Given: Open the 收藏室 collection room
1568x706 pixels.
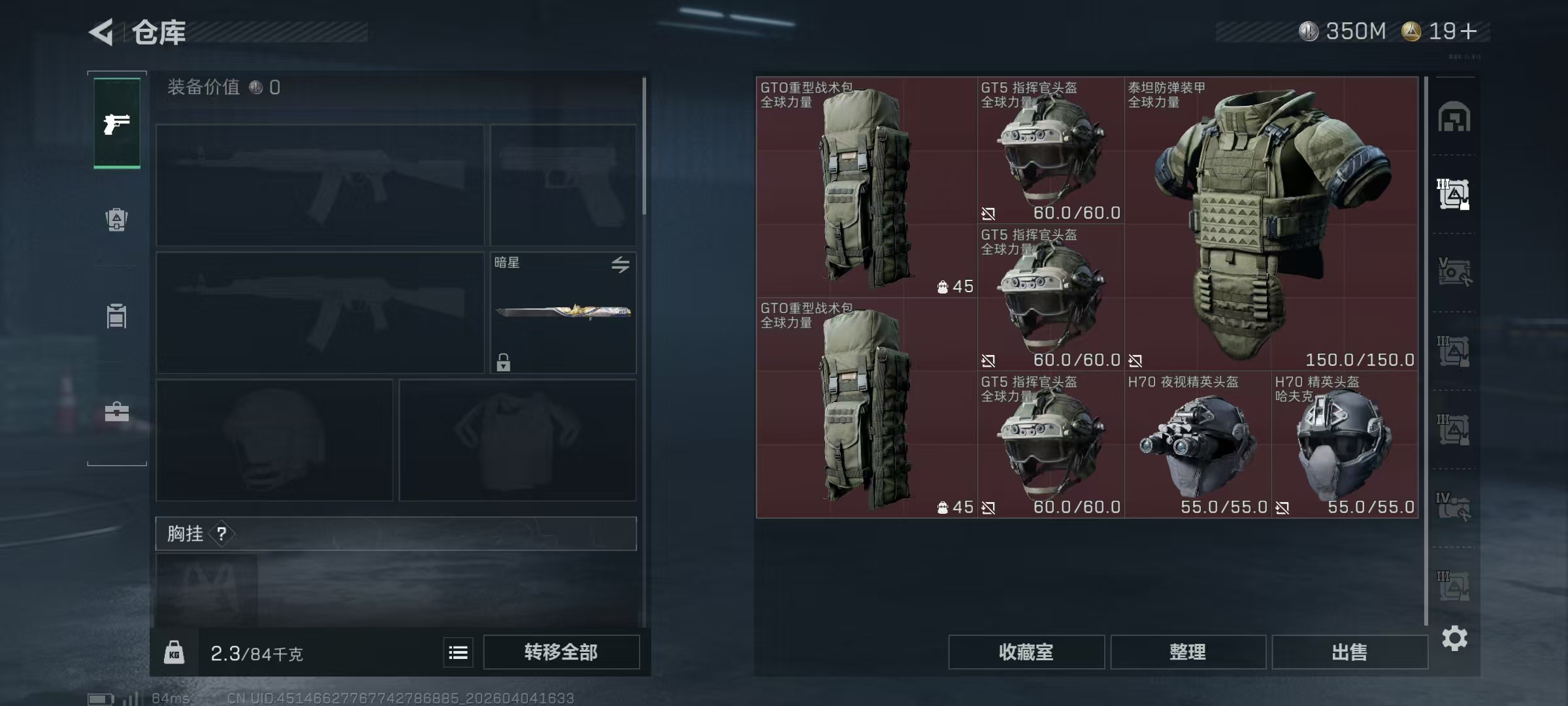Looking at the screenshot, I should click(1026, 652).
